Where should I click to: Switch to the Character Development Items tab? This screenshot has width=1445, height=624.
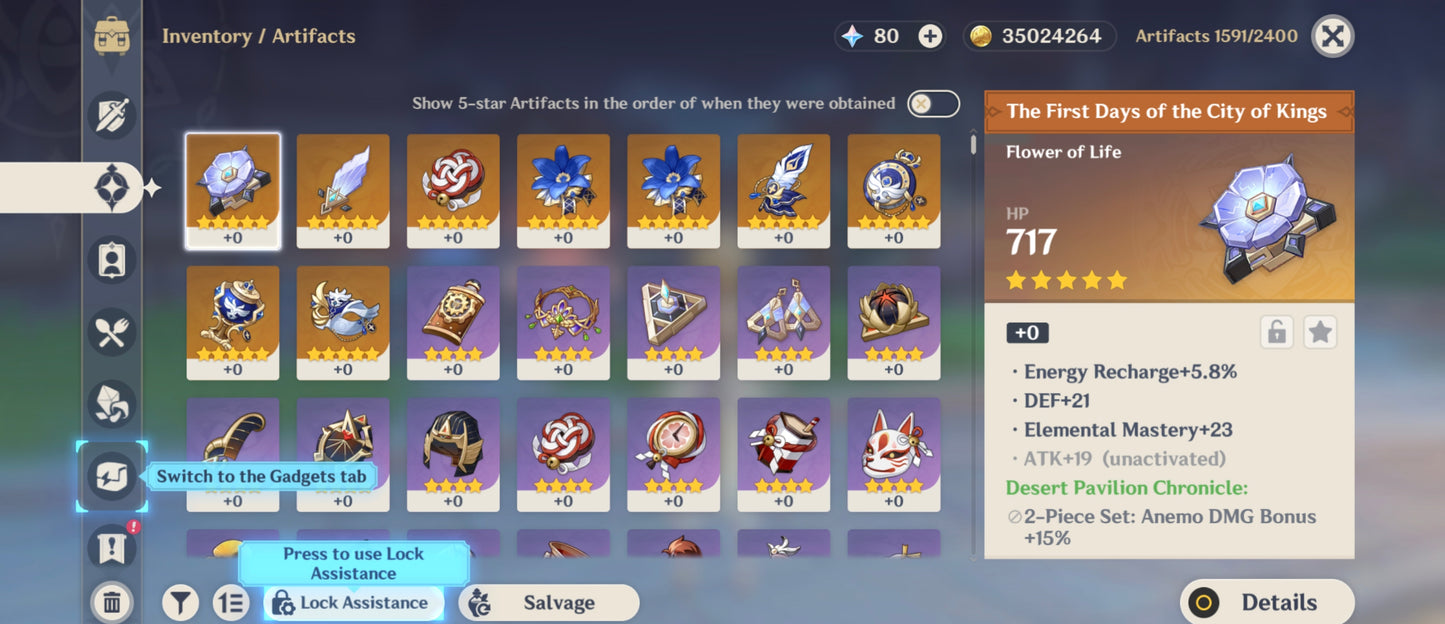(111, 259)
